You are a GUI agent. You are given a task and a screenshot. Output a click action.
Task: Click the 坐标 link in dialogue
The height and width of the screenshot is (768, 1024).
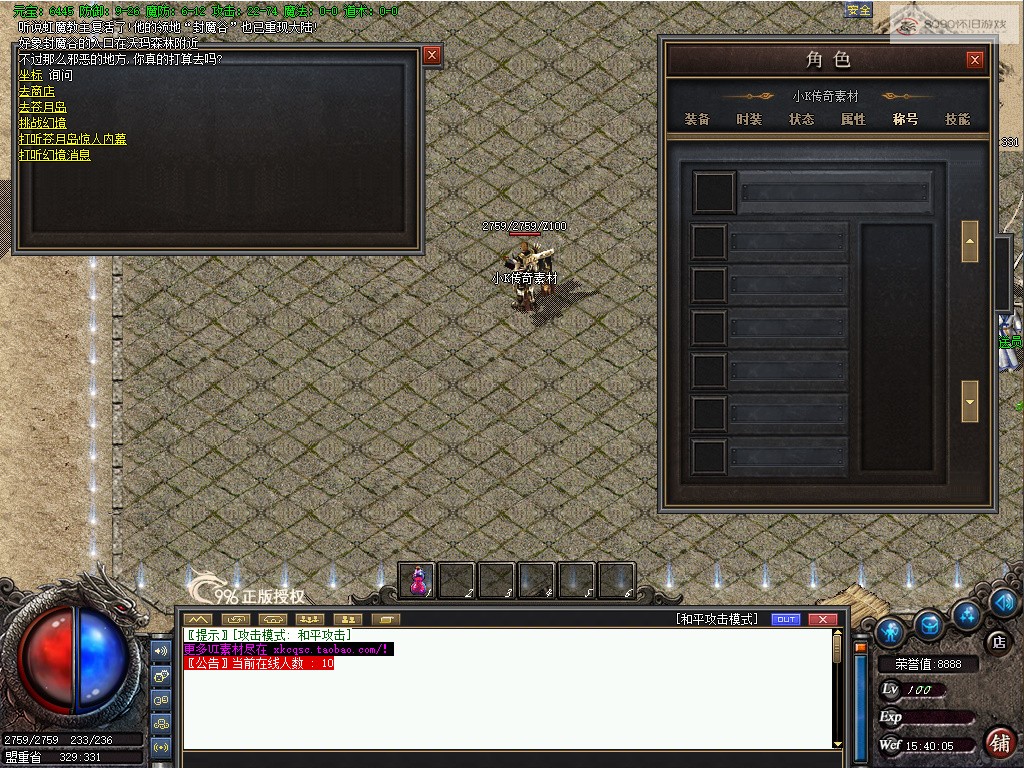pyautogui.click(x=30, y=75)
